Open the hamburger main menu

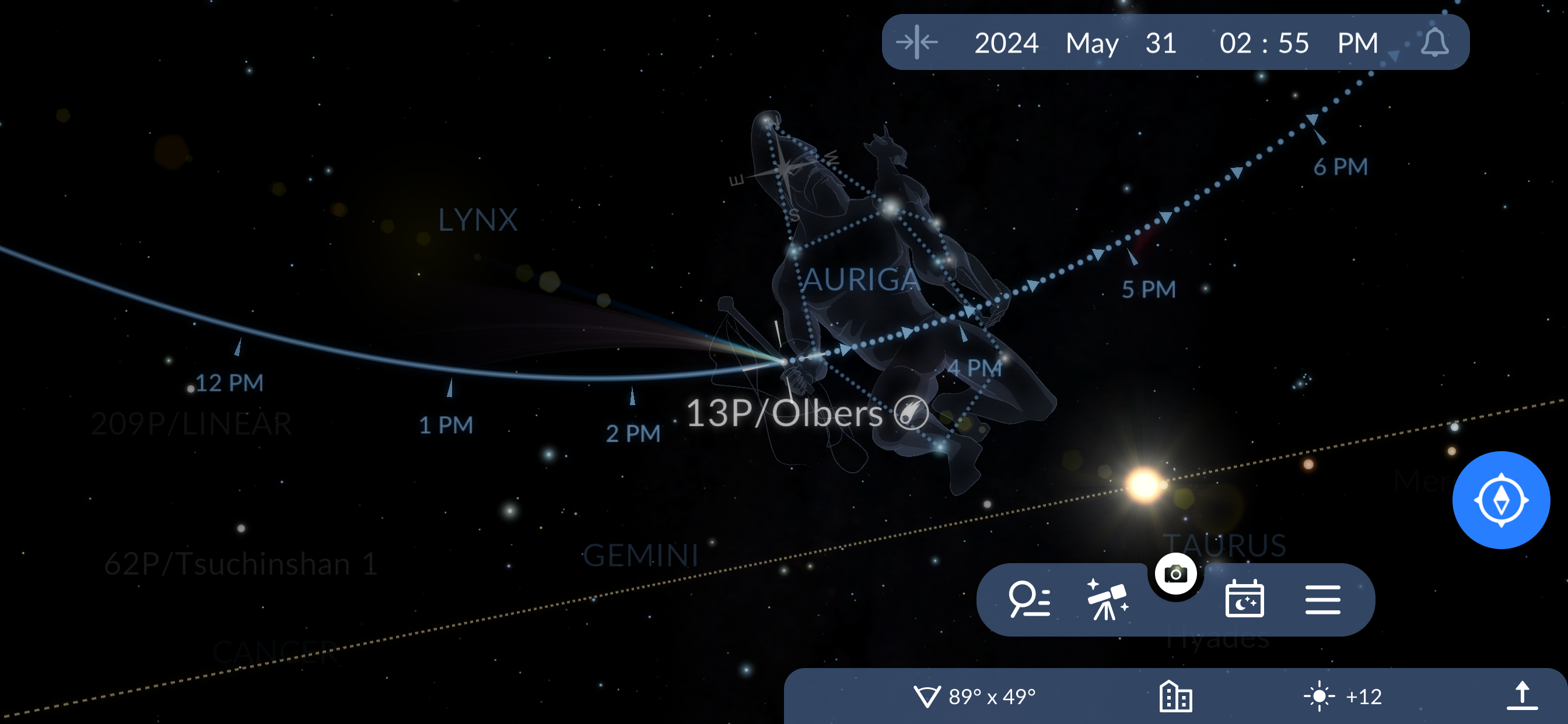point(1322,600)
